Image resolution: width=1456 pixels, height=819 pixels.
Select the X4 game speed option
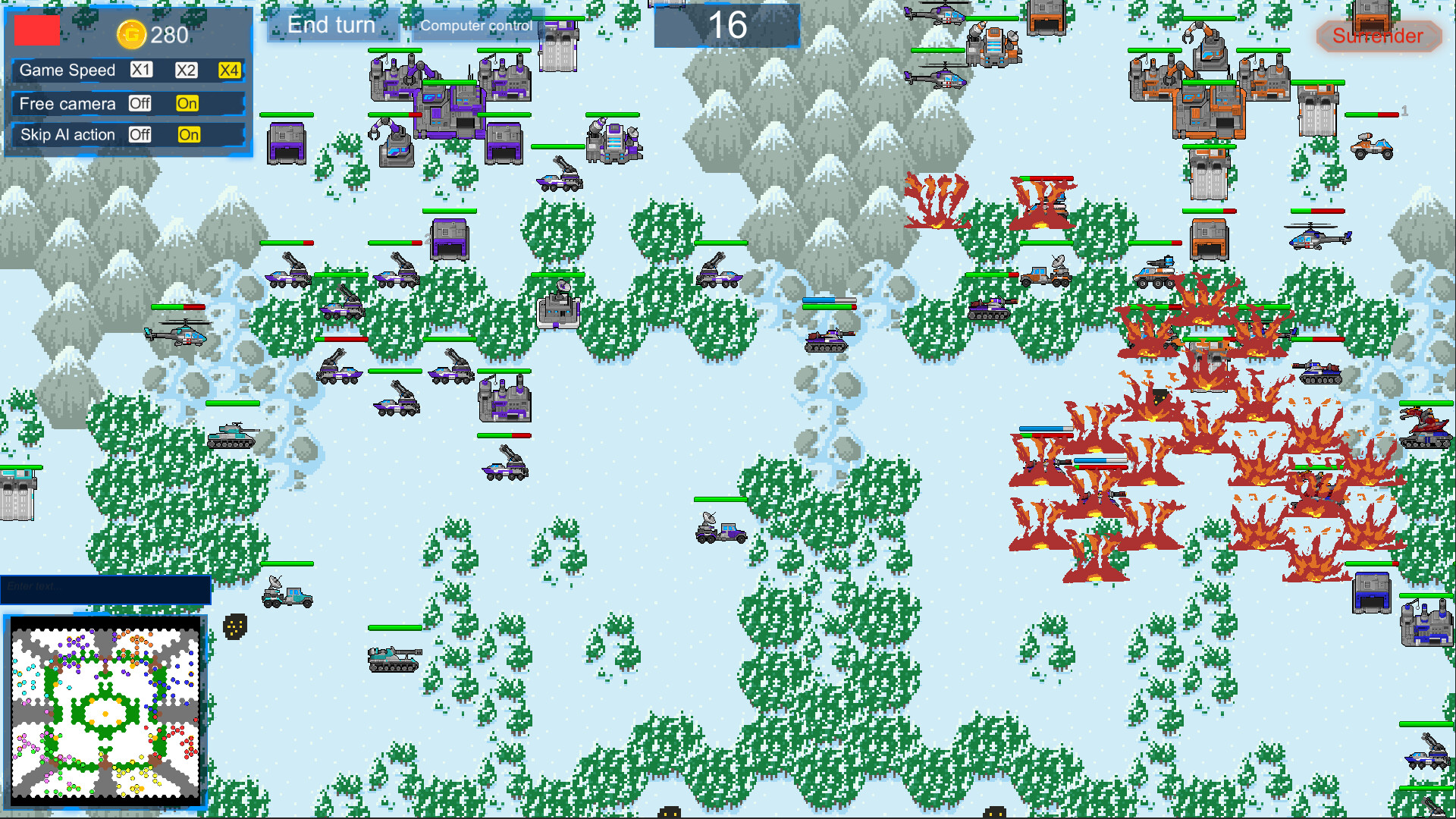click(230, 71)
